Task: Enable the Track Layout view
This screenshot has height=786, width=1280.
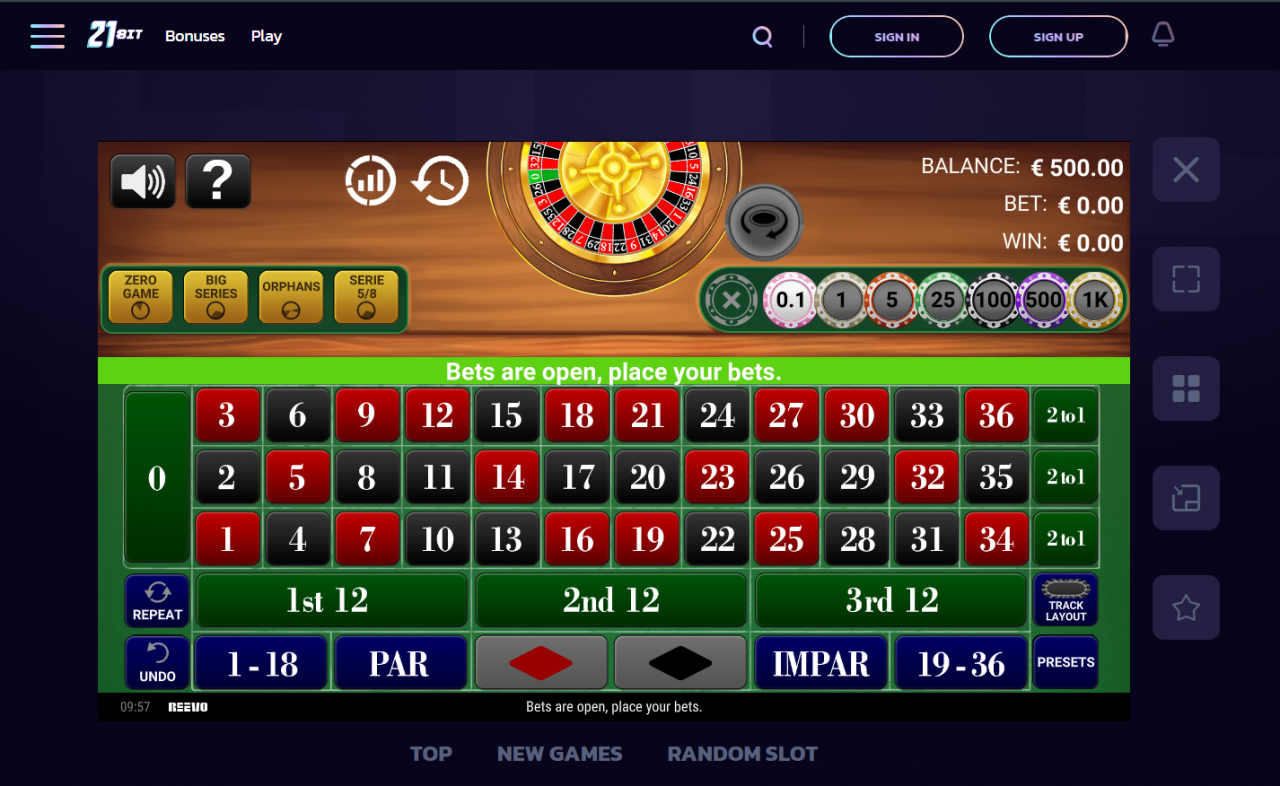Action: [1065, 600]
